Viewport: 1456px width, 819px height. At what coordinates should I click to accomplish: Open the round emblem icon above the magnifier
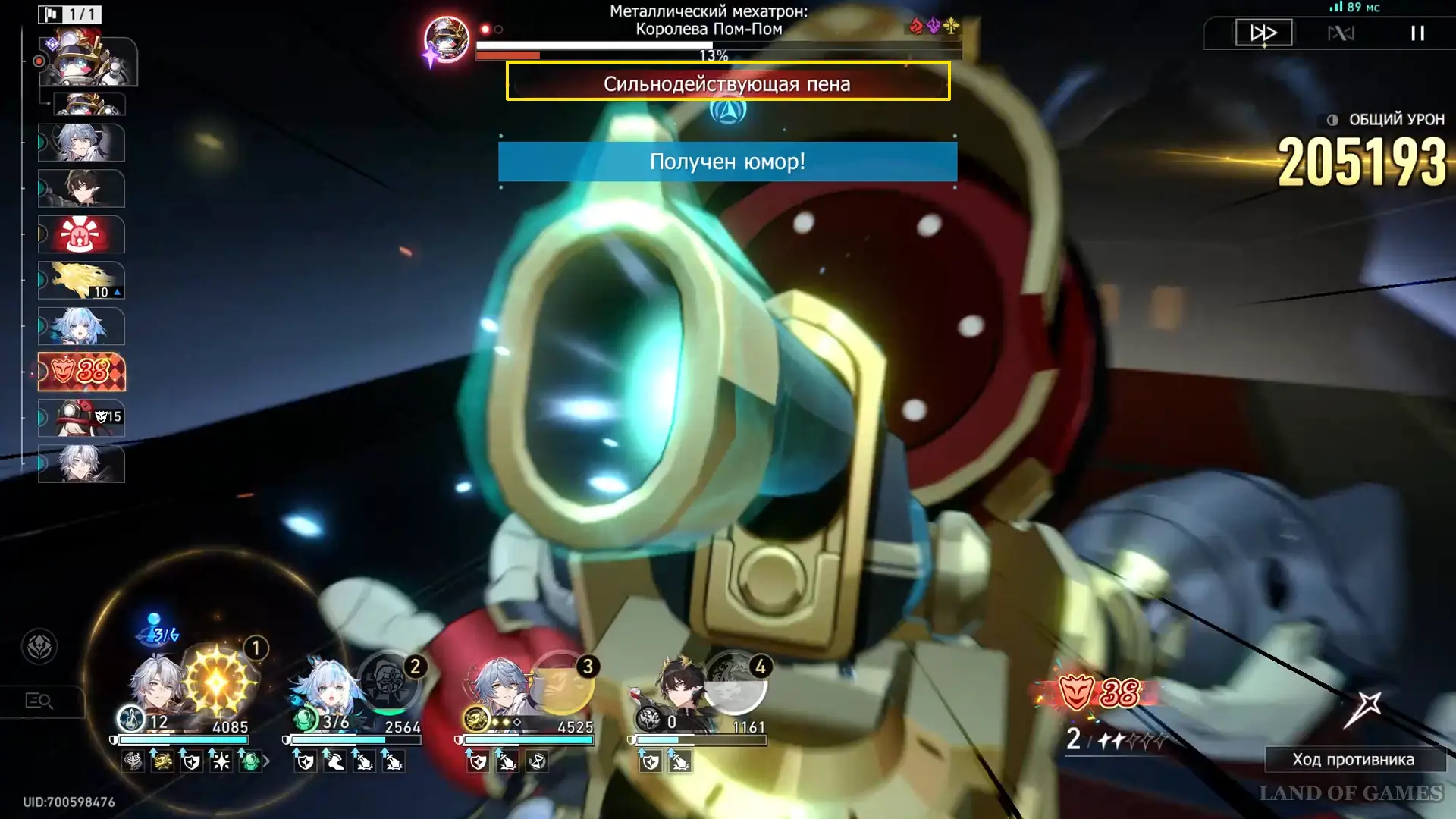[39, 647]
